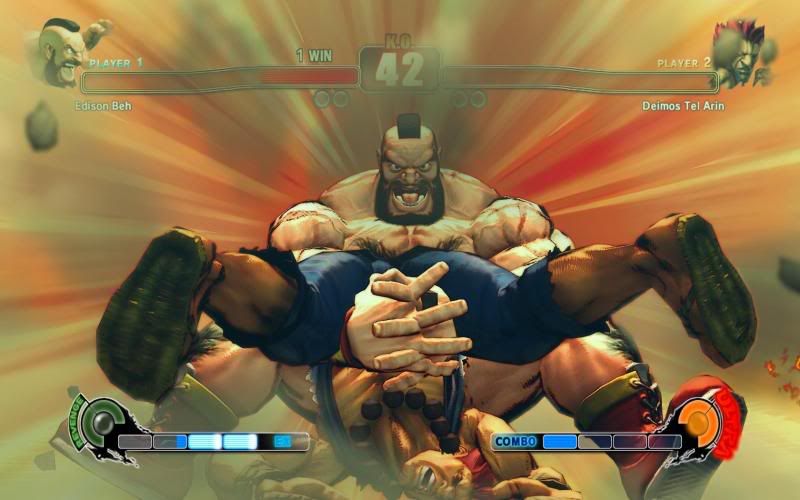Click Akuma's Player 2 portrait
The width and height of the screenshot is (800, 500).
[740, 52]
